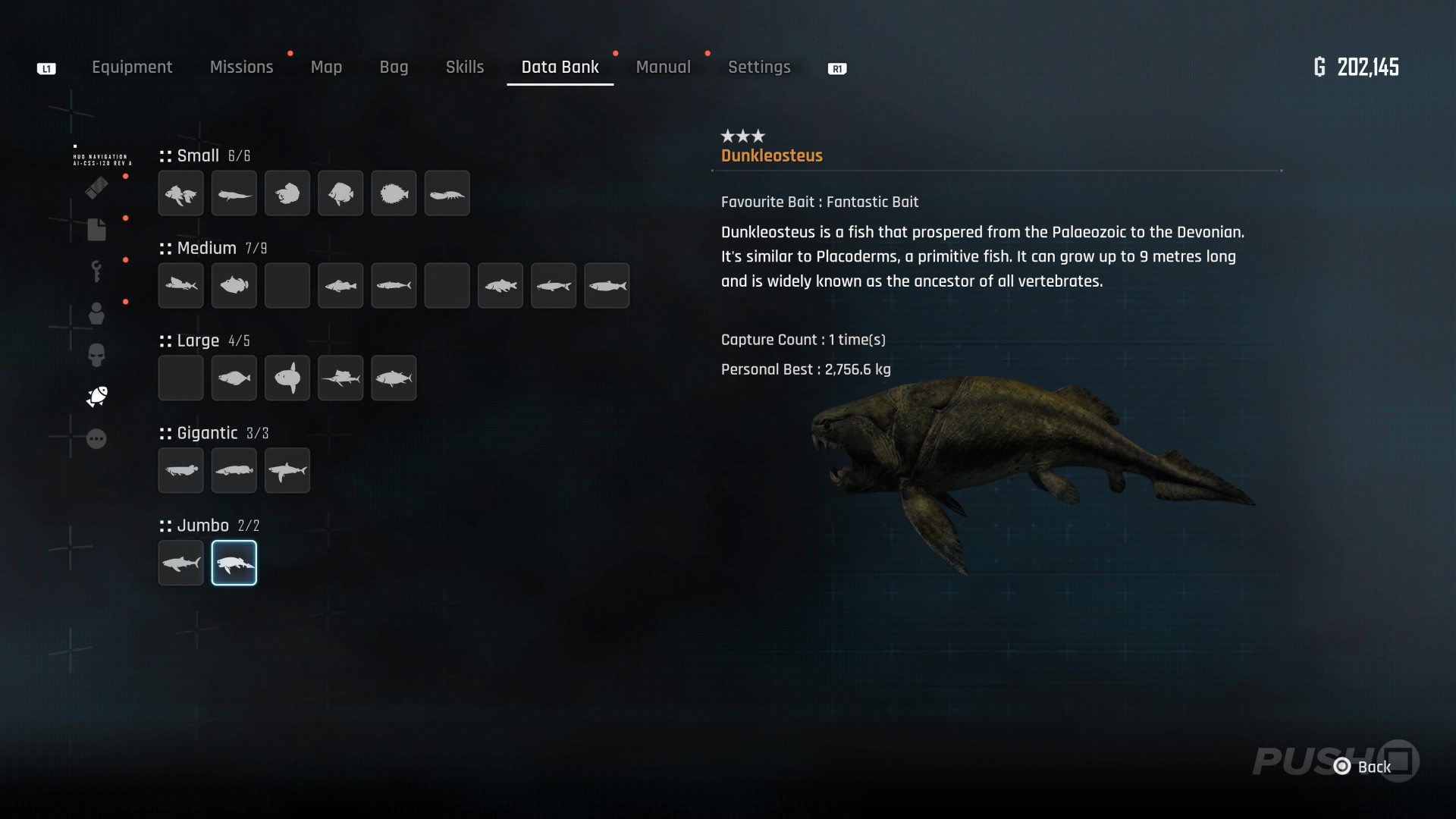Image resolution: width=1456 pixels, height=819 pixels.
Task: Choose the sunfish entry in Large
Action: pyautogui.click(x=287, y=378)
